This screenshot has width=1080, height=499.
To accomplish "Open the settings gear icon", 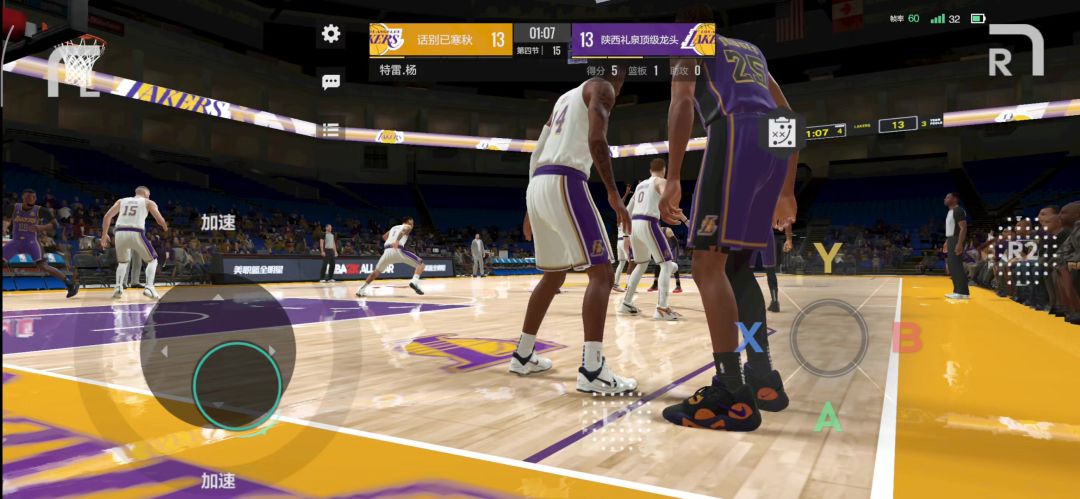I will pos(331,34).
